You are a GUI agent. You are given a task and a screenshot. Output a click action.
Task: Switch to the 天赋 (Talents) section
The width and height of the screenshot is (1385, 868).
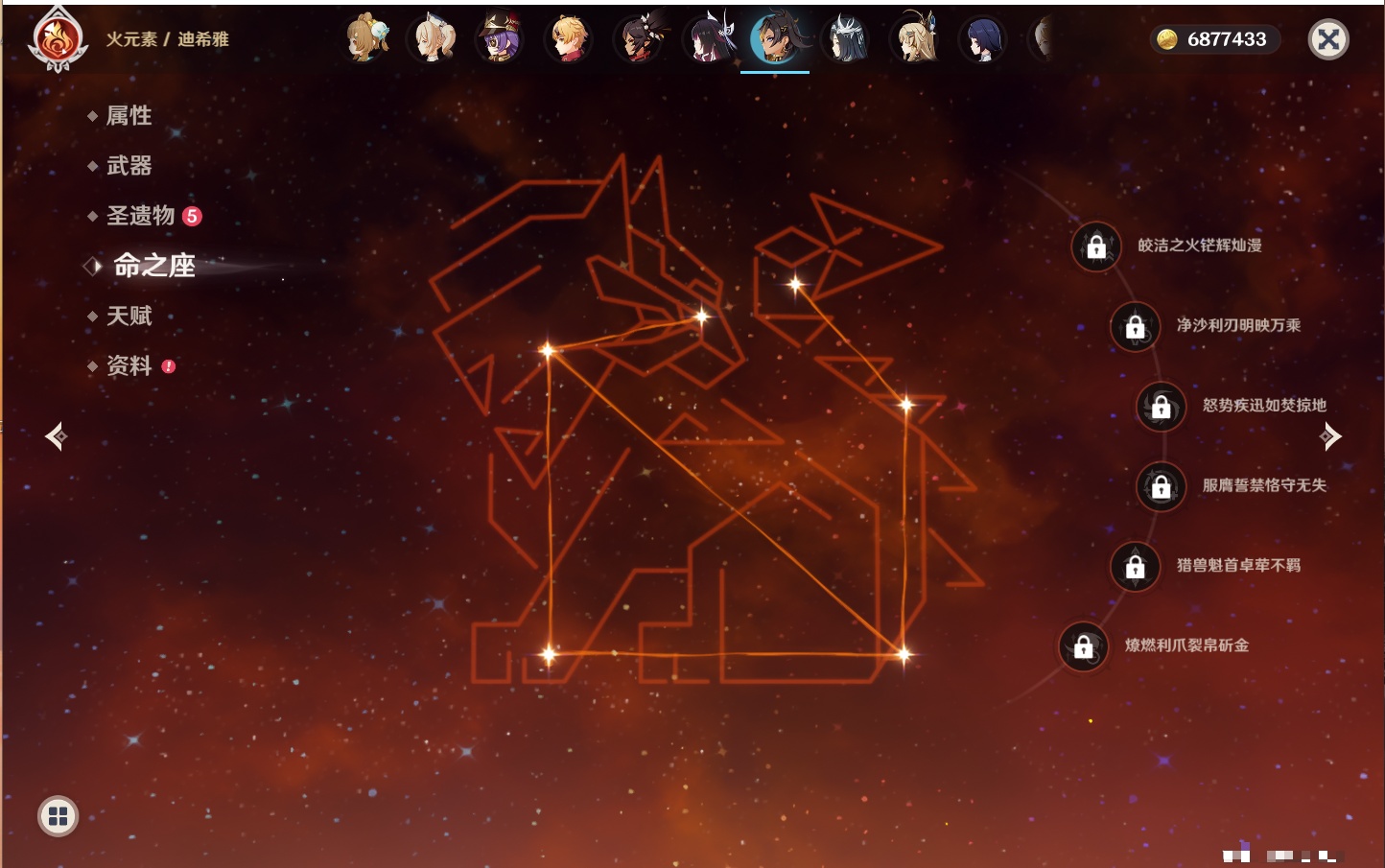tap(129, 316)
